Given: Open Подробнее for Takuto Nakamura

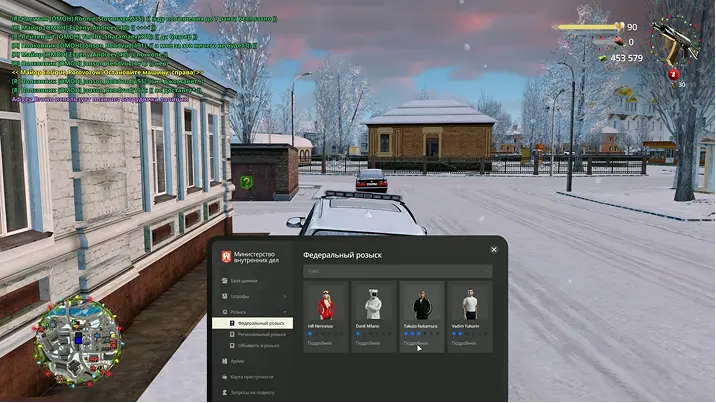Looking at the screenshot, I should (416, 343).
